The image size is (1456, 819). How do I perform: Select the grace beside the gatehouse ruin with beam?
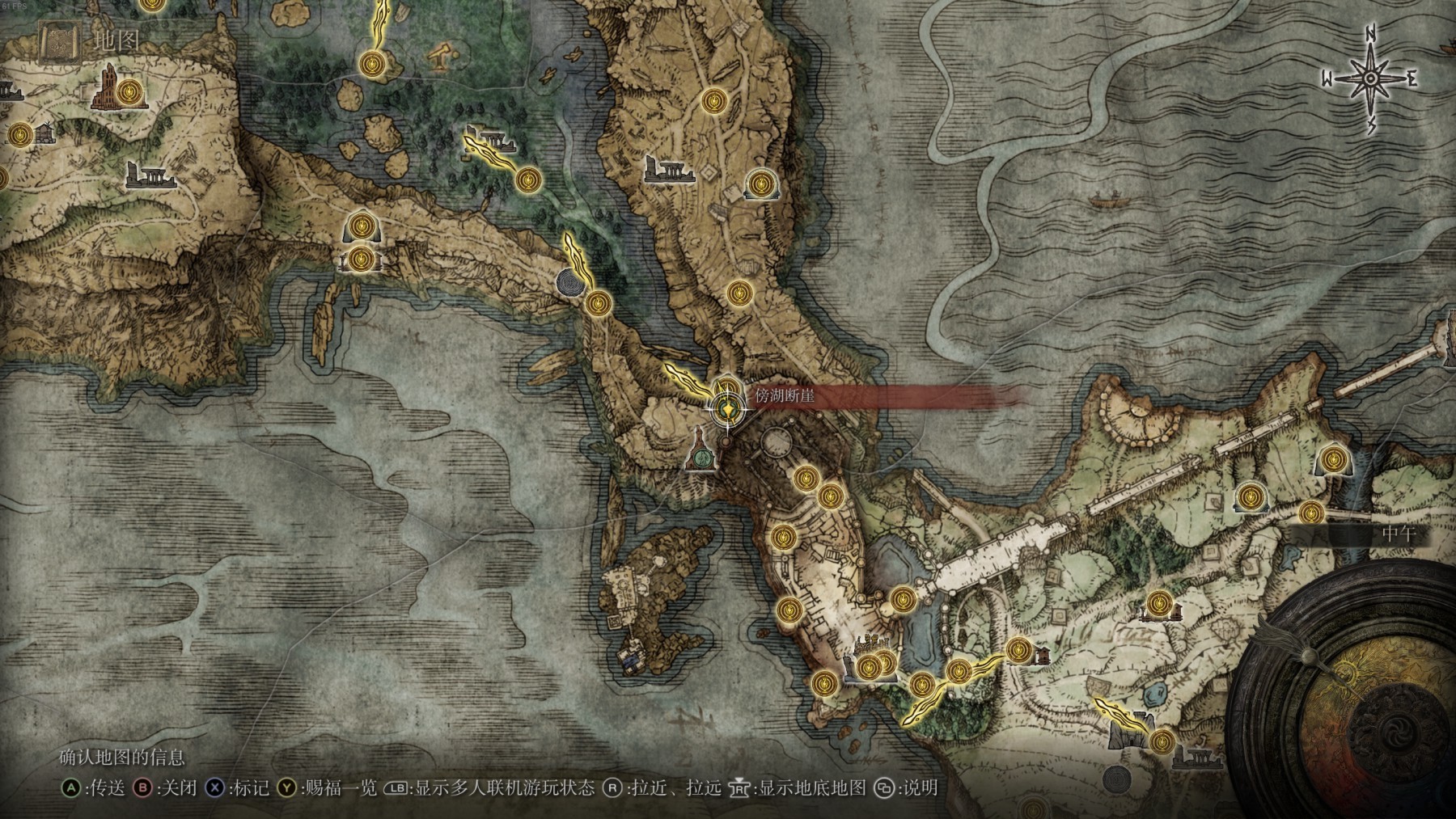coord(1162,739)
